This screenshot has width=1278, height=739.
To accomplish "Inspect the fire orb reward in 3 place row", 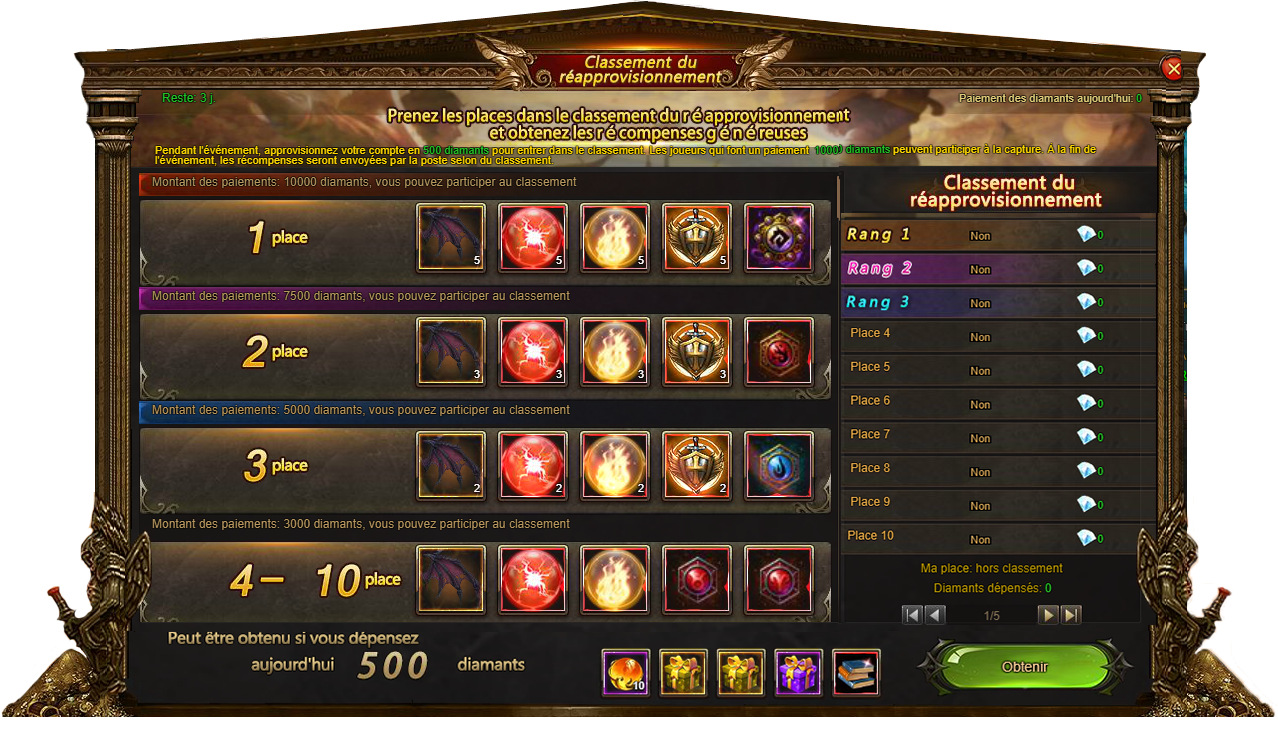I will [x=615, y=466].
